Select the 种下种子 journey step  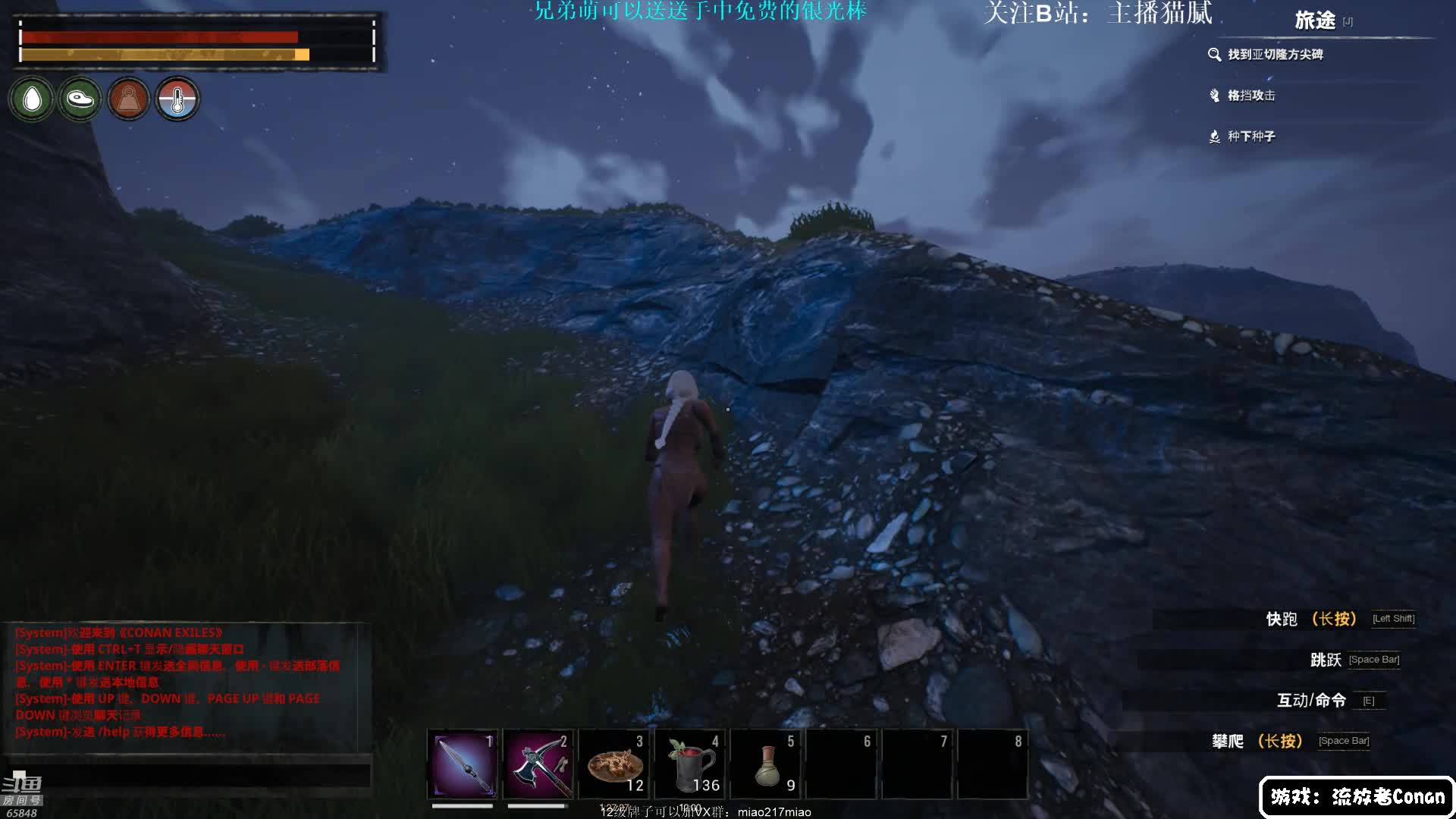pyautogui.click(x=1250, y=136)
